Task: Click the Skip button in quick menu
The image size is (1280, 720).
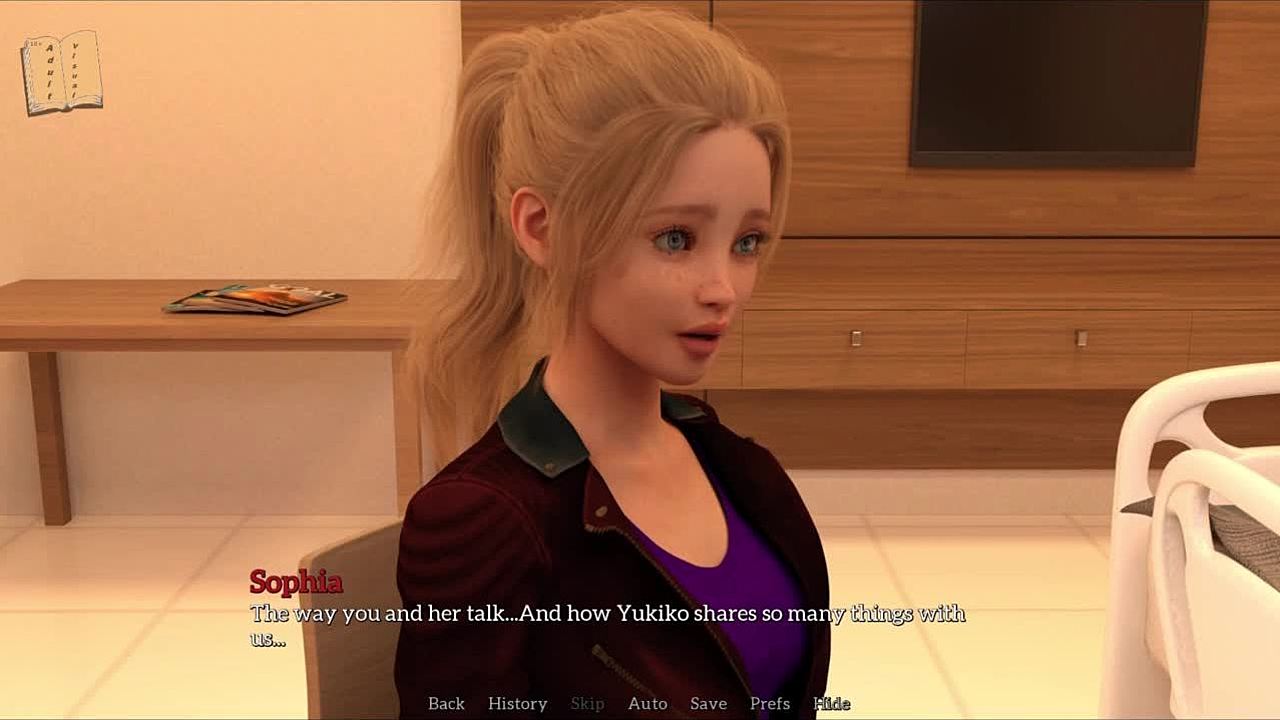Action: pyautogui.click(x=587, y=704)
